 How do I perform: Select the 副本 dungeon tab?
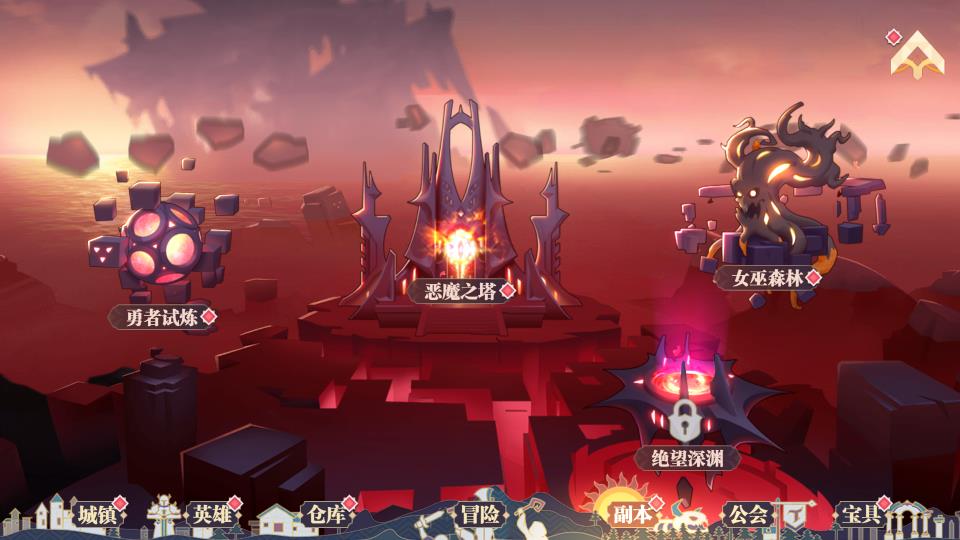tap(631, 515)
